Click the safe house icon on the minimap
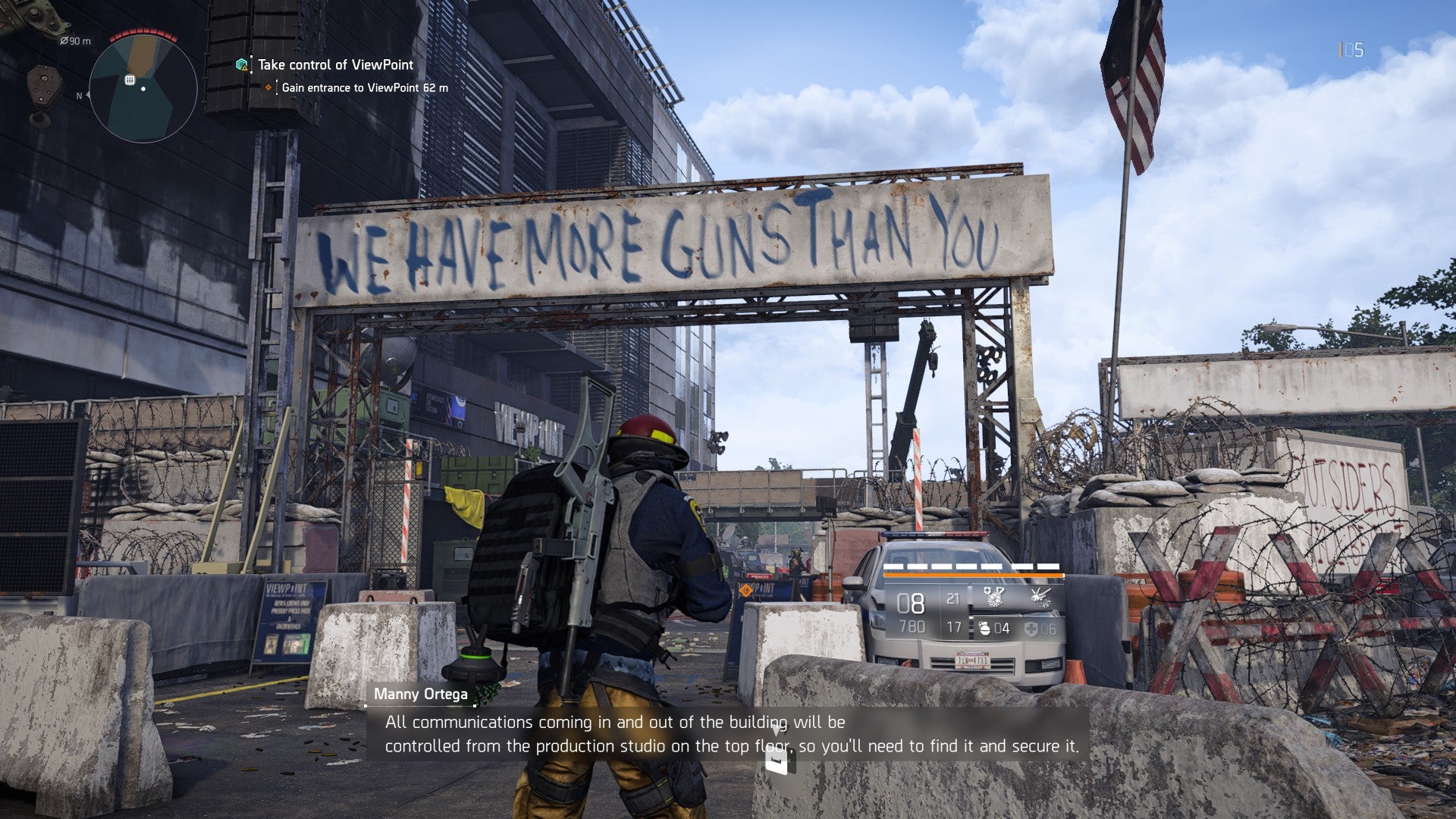 tap(130, 80)
